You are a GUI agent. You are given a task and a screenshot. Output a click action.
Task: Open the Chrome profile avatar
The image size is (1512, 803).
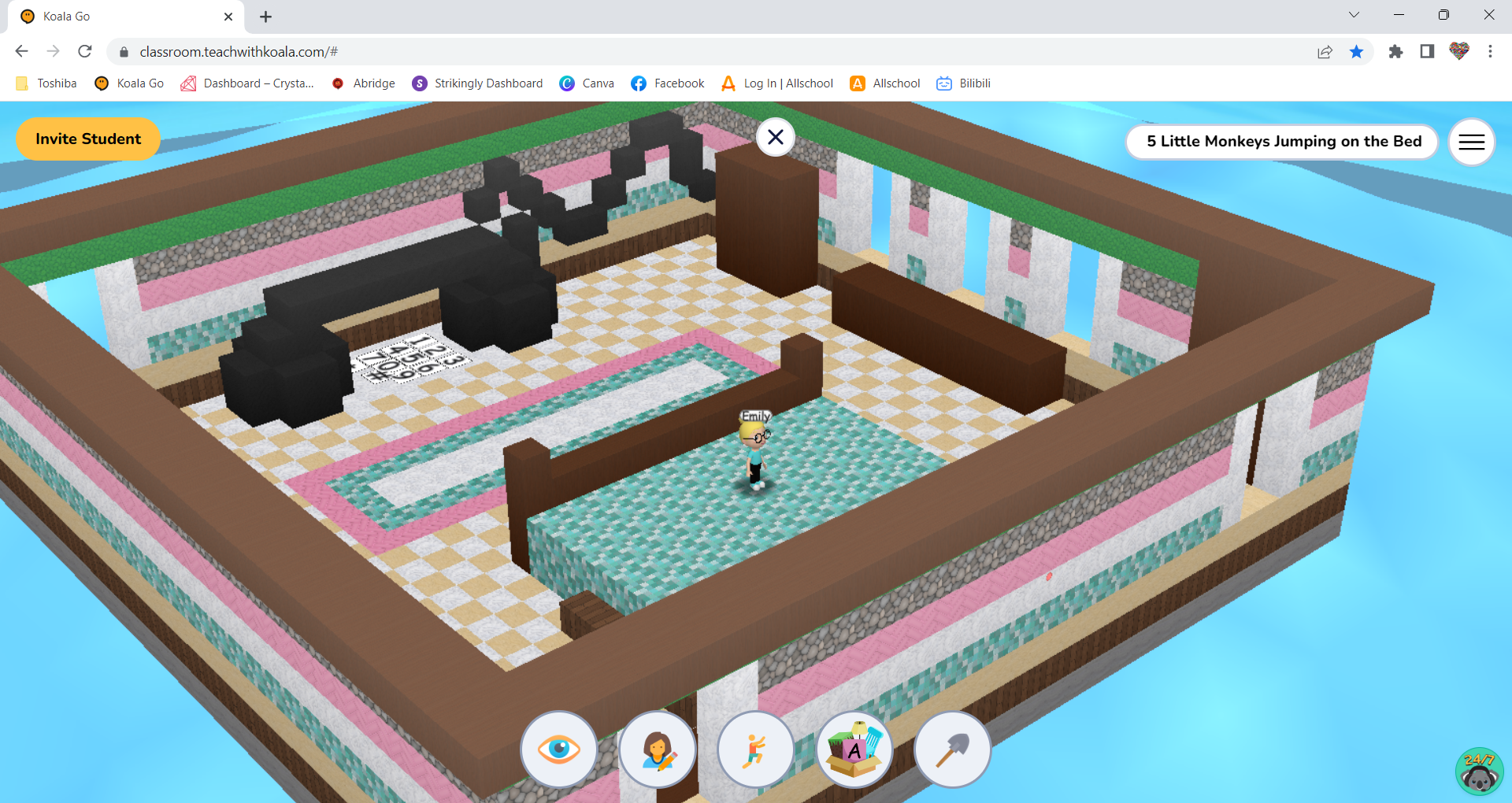1458,51
